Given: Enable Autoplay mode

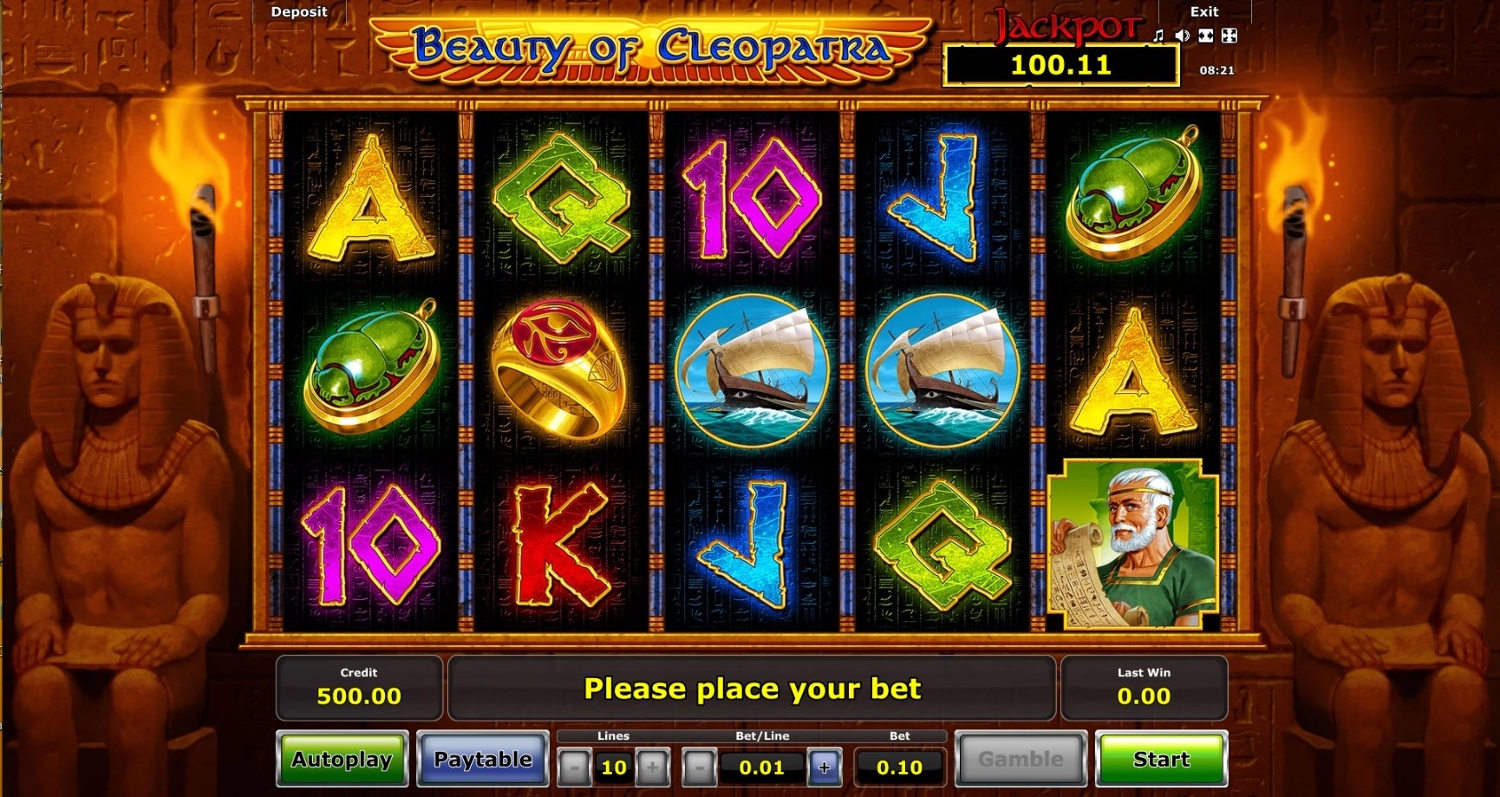Looking at the screenshot, I should 342,759.
